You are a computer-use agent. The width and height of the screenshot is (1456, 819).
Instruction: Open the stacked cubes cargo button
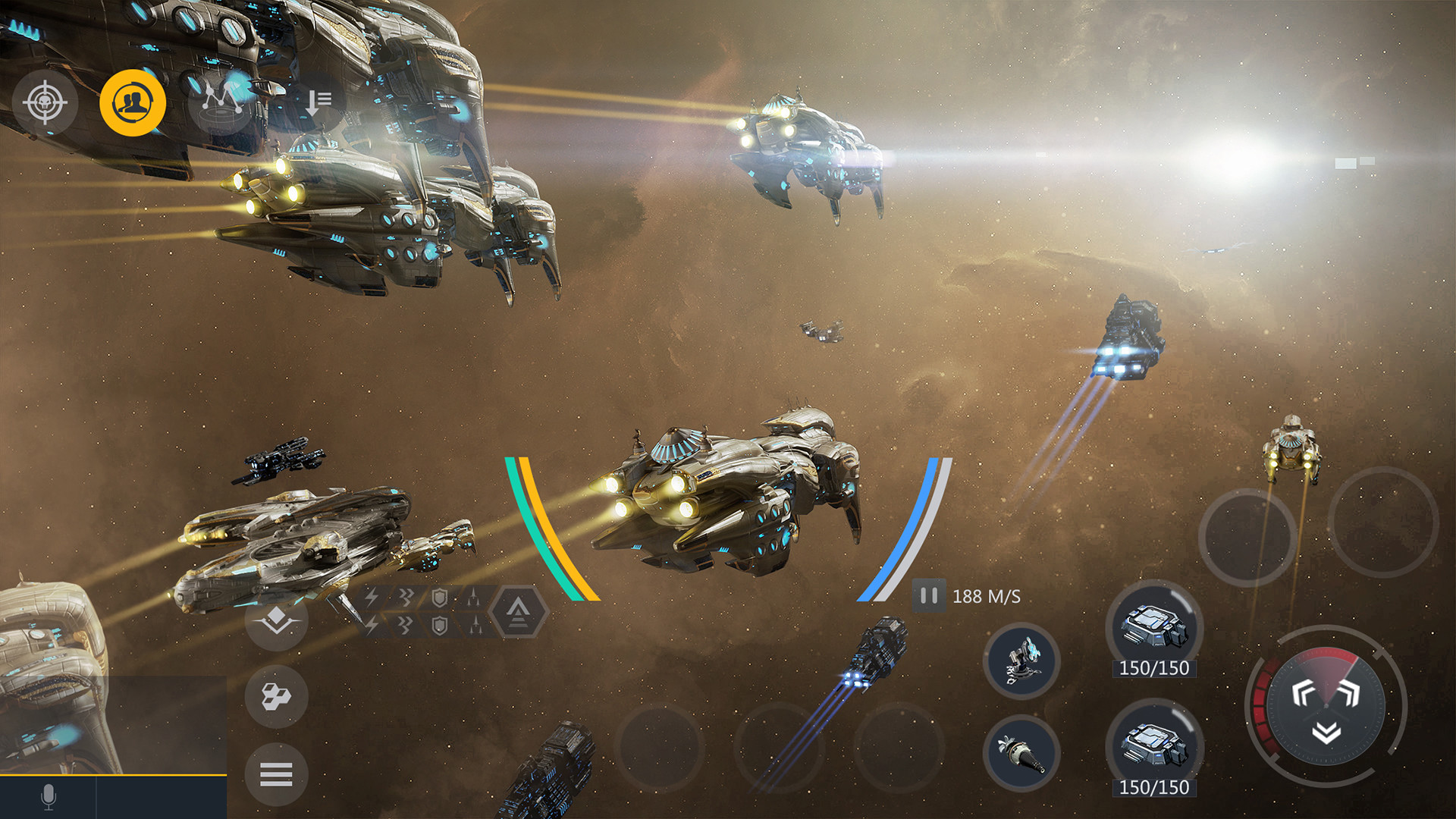[276, 695]
